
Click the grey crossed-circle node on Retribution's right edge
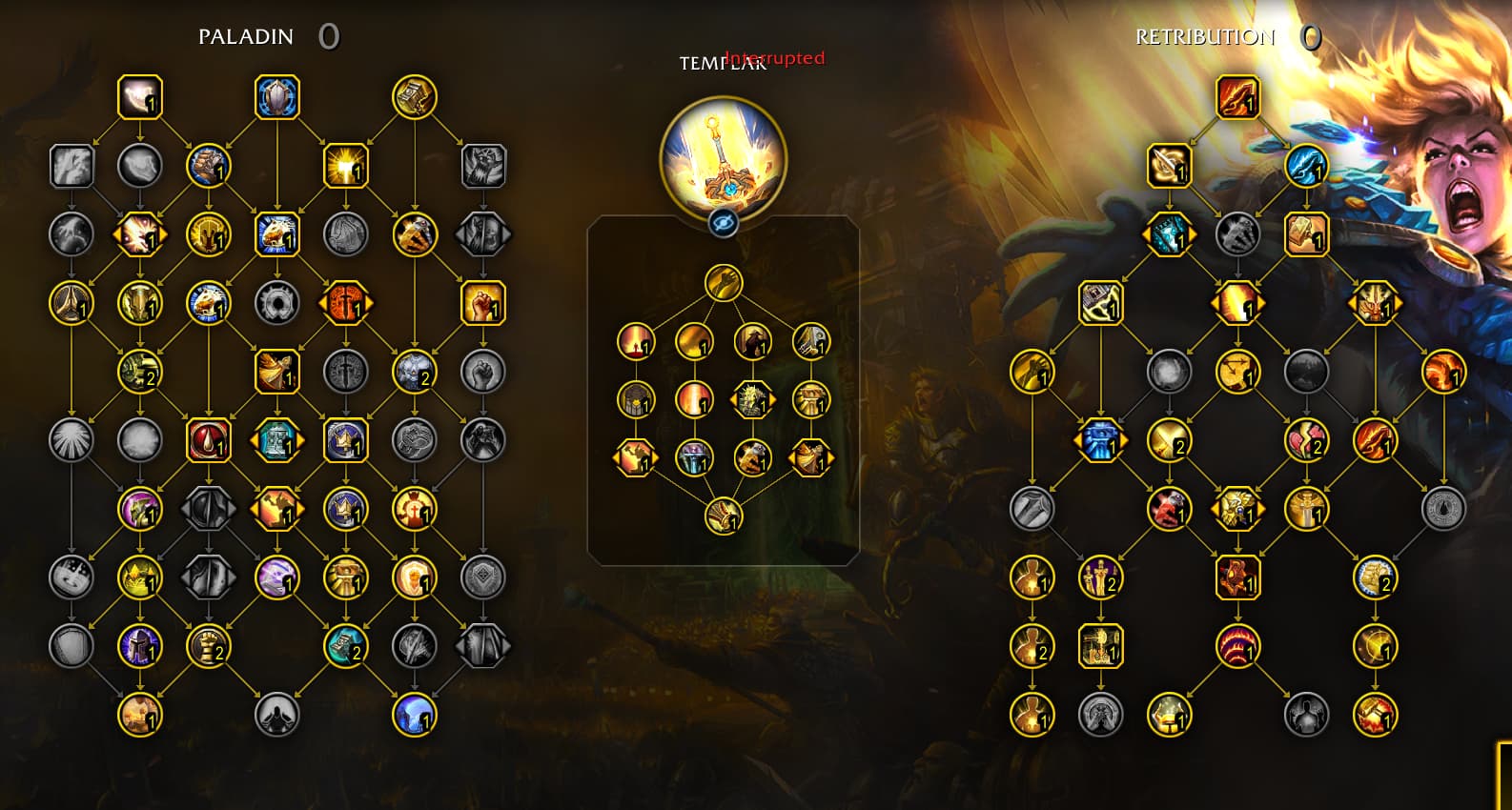click(x=1443, y=509)
